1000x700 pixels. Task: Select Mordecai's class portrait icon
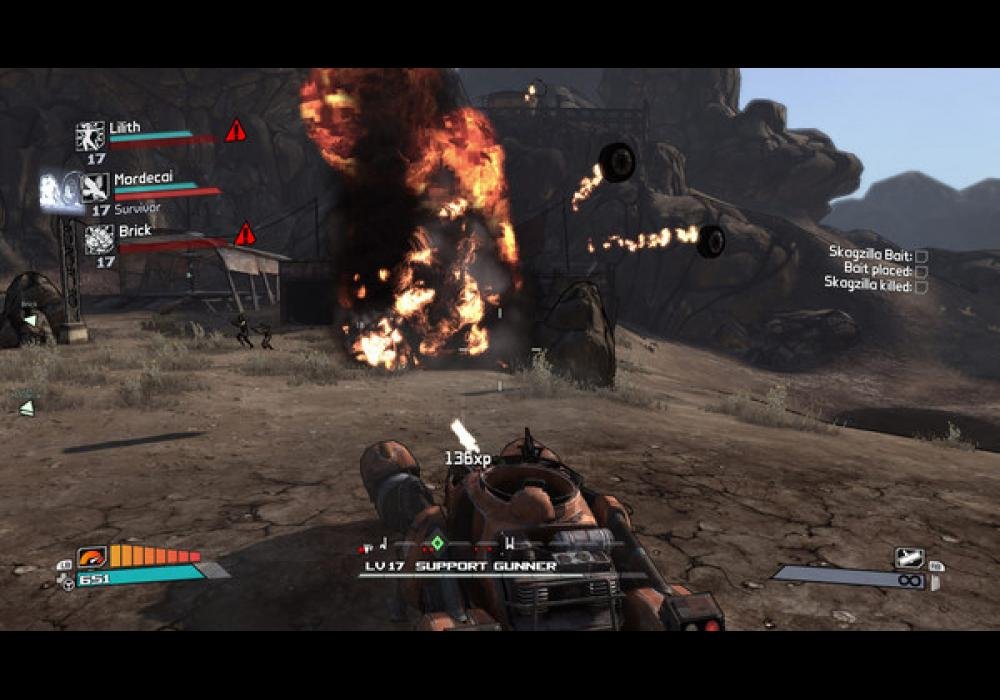95,187
